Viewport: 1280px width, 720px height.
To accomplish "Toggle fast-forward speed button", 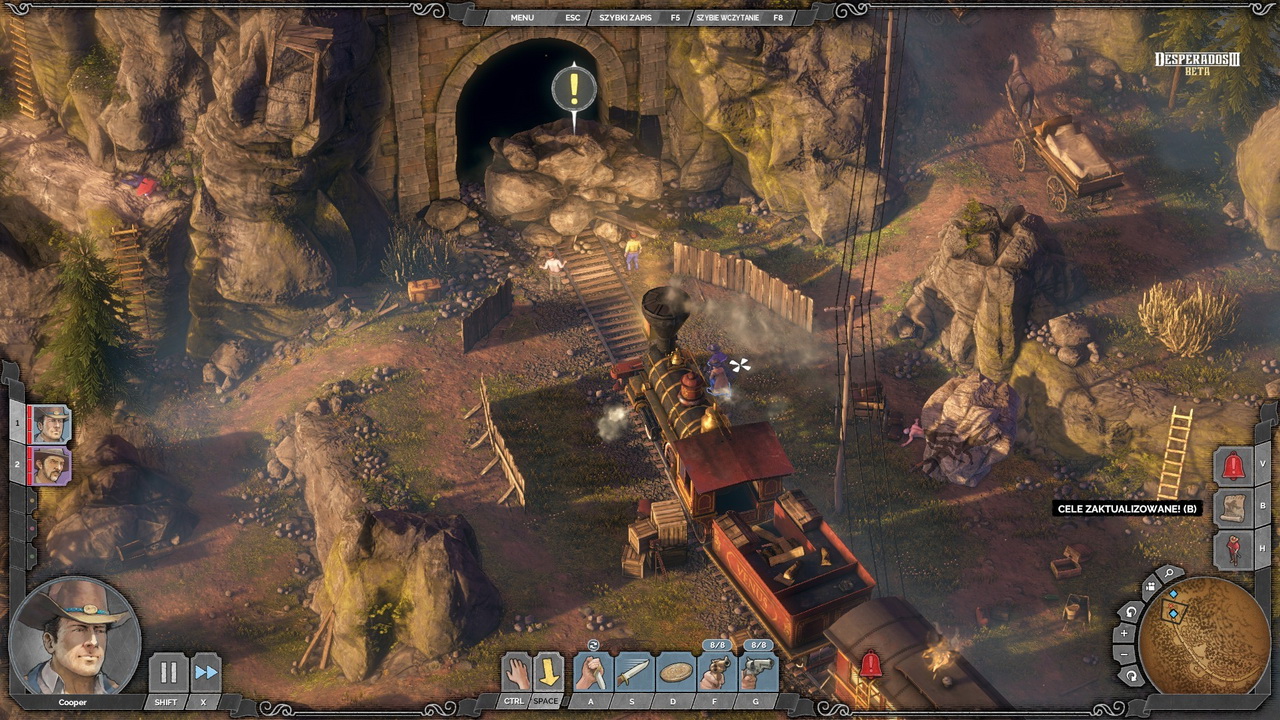I will (206, 672).
